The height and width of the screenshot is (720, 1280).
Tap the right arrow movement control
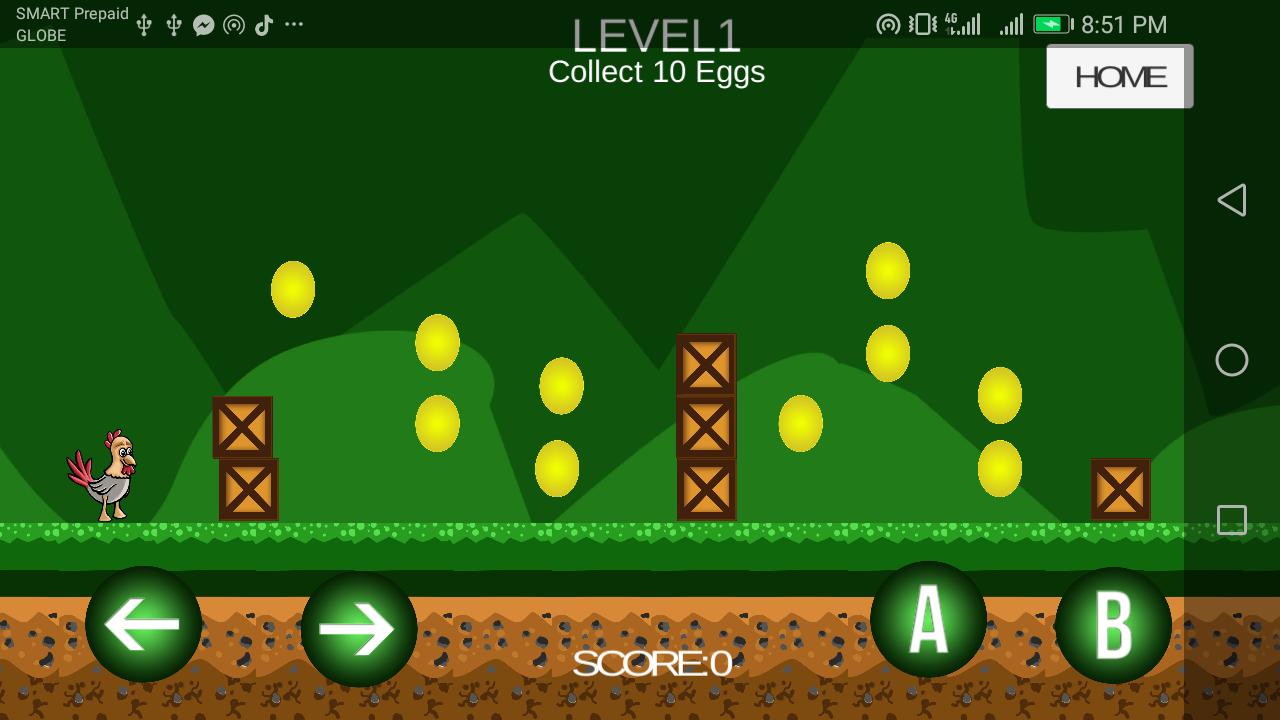coord(358,627)
